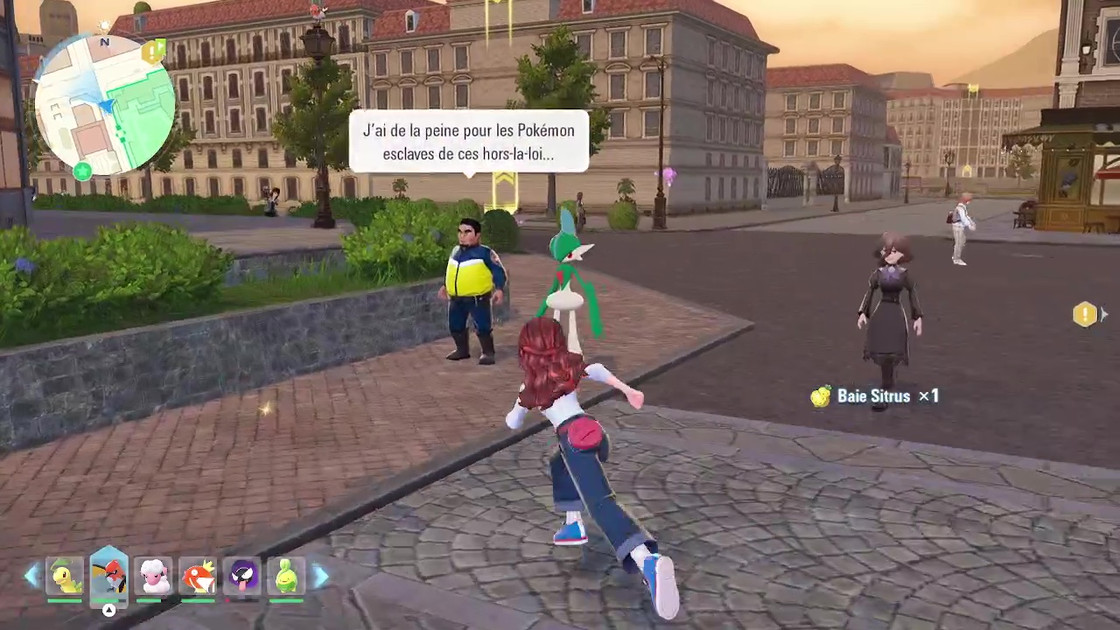The image size is (1120, 630).
Task: Click the NPC speech bubble about Pokémon
Action: point(468,141)
